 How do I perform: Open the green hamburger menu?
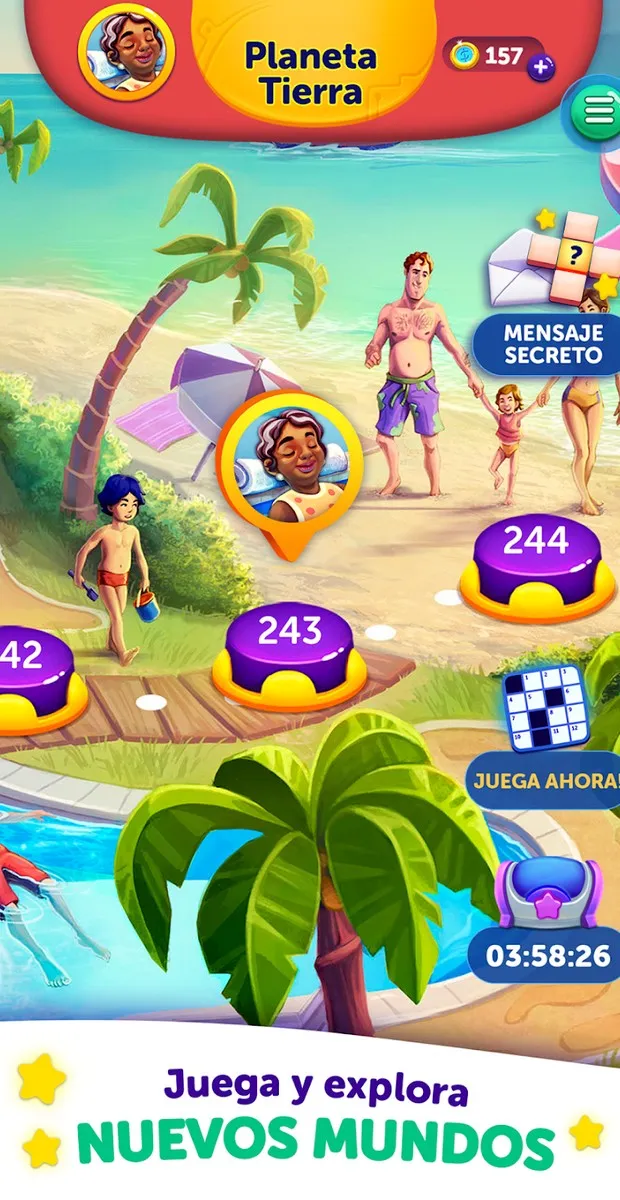point(596,113)
